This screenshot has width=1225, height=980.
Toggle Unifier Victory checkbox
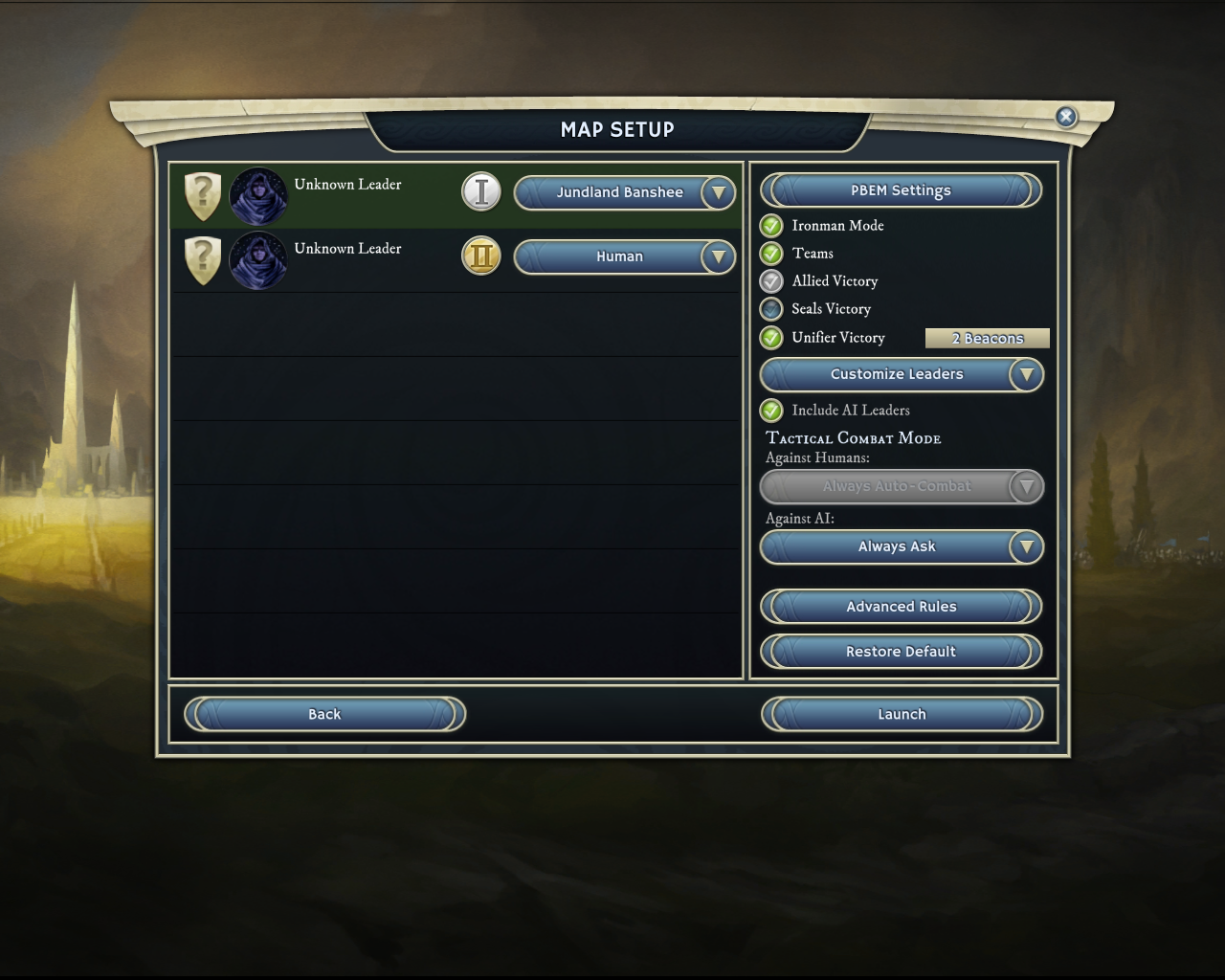click(771, 338)
